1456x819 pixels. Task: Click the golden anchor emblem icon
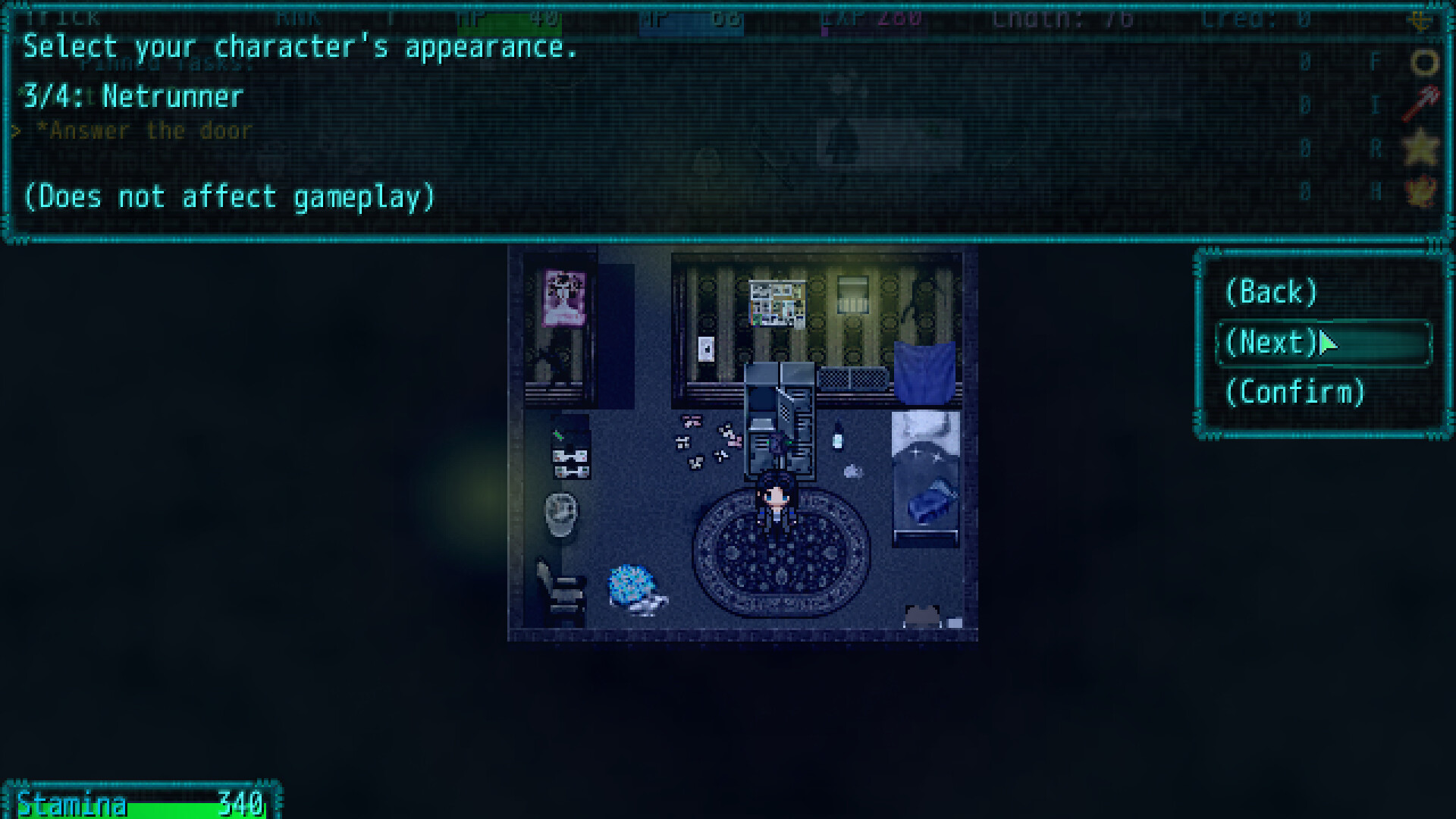click(1420, 21)
